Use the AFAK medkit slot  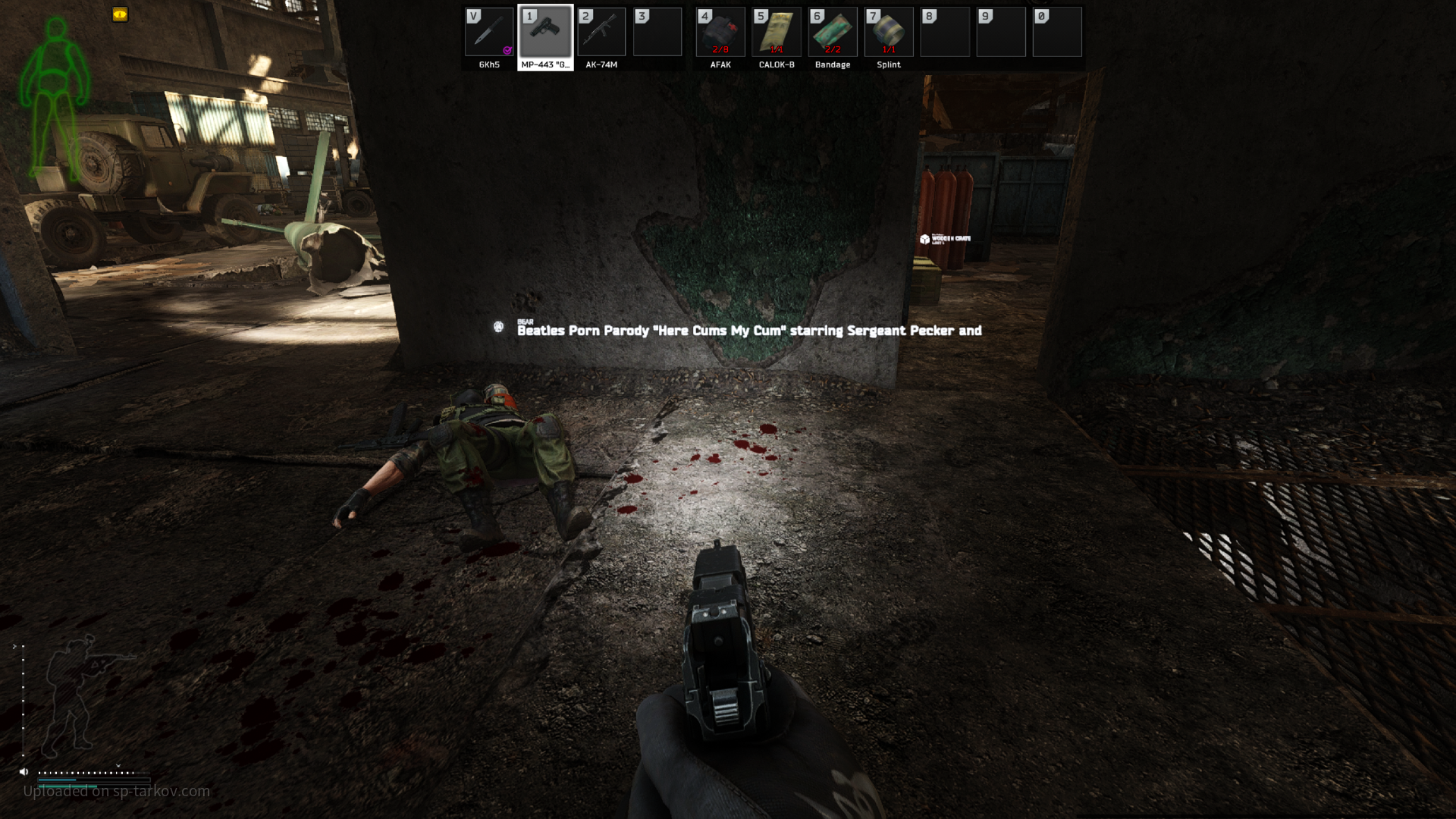click(720, 33)
